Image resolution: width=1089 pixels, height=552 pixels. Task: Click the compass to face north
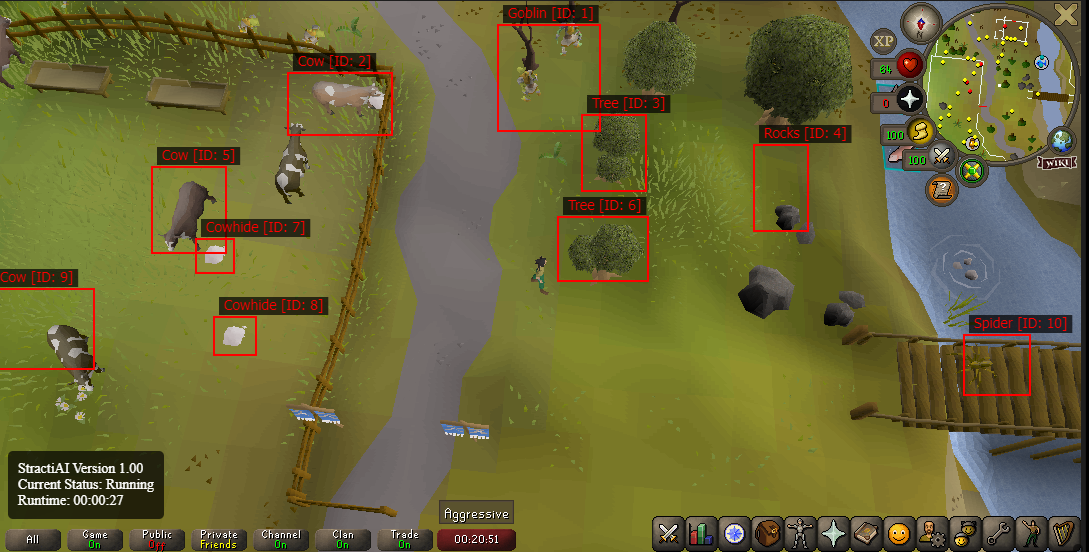click(920, 19)
